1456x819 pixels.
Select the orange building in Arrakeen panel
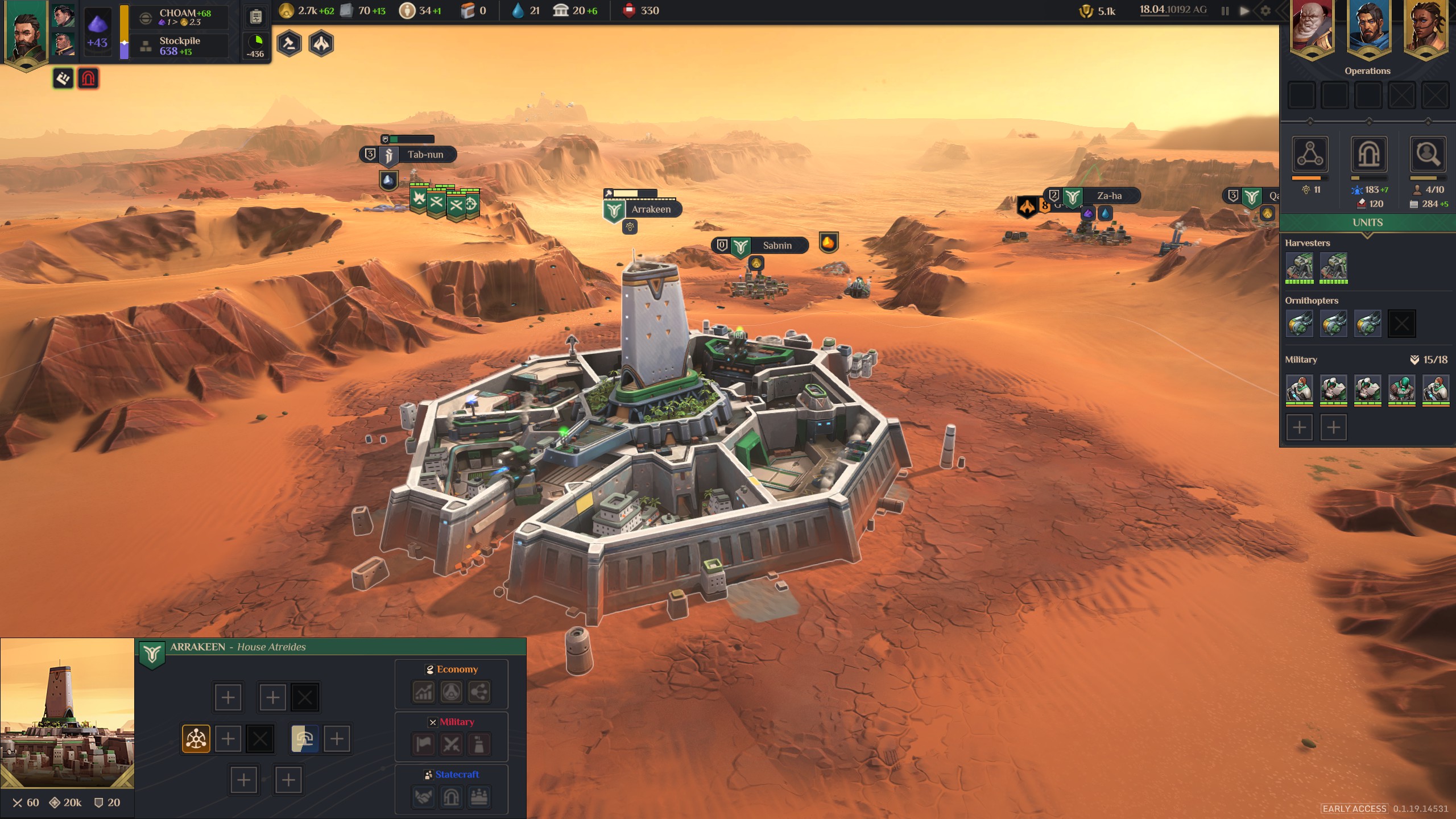click(x=196, y=739)
